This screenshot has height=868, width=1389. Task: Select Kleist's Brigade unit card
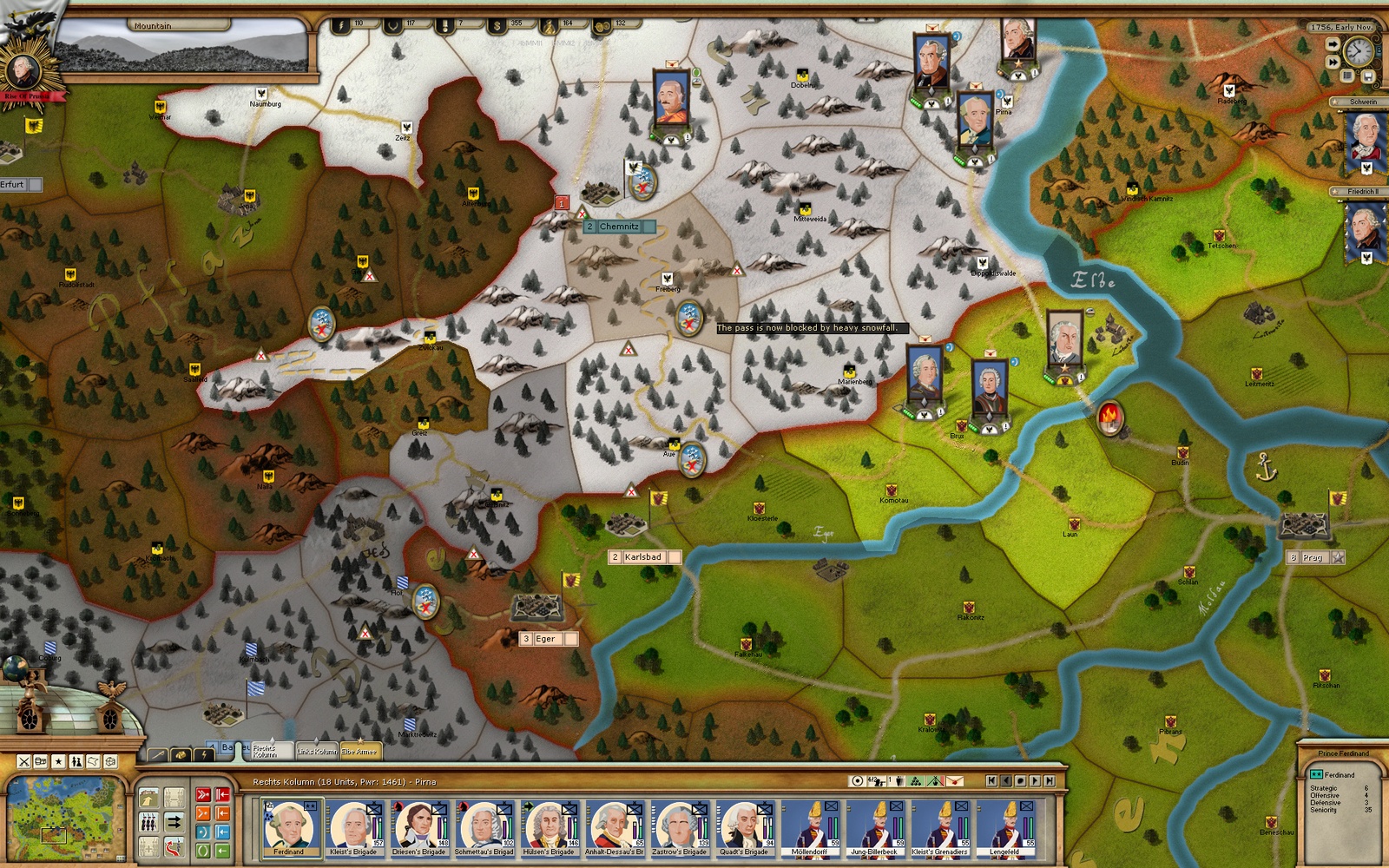[354, 826]
